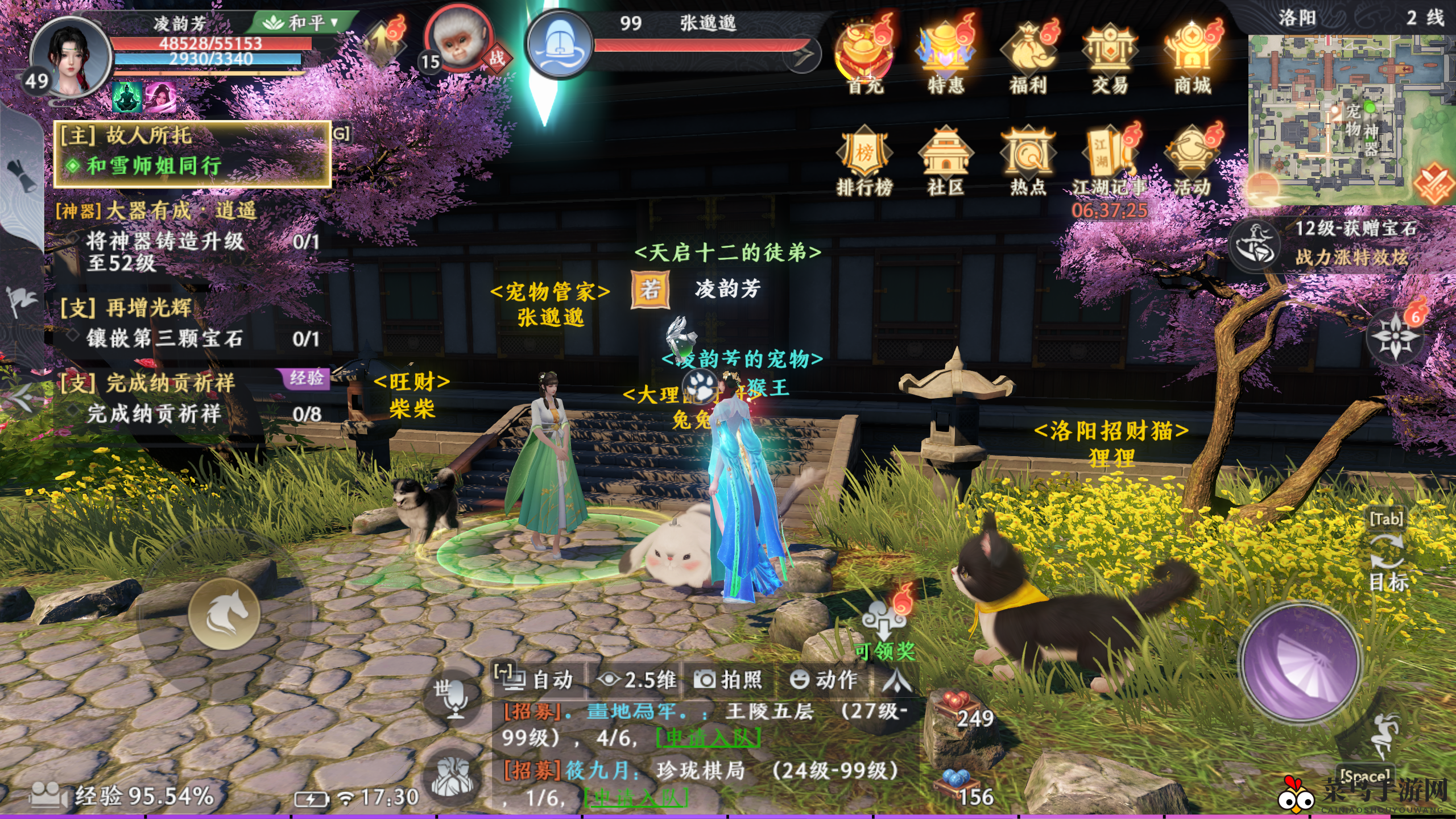Toggle 自动 auto mode

[x=539, y=679]
